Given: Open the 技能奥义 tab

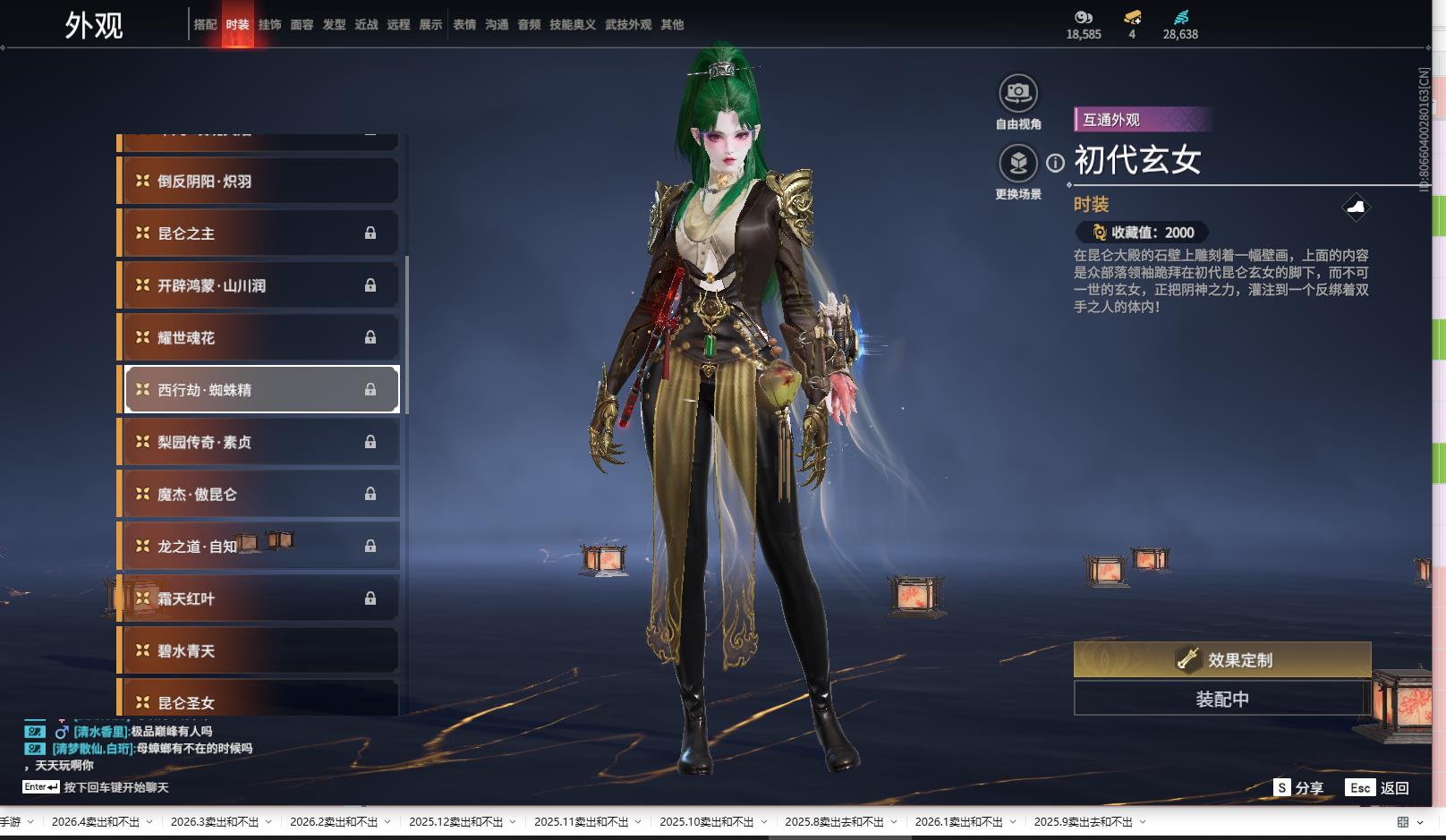Looking at the screenshot, I should [x=572, y=25].
